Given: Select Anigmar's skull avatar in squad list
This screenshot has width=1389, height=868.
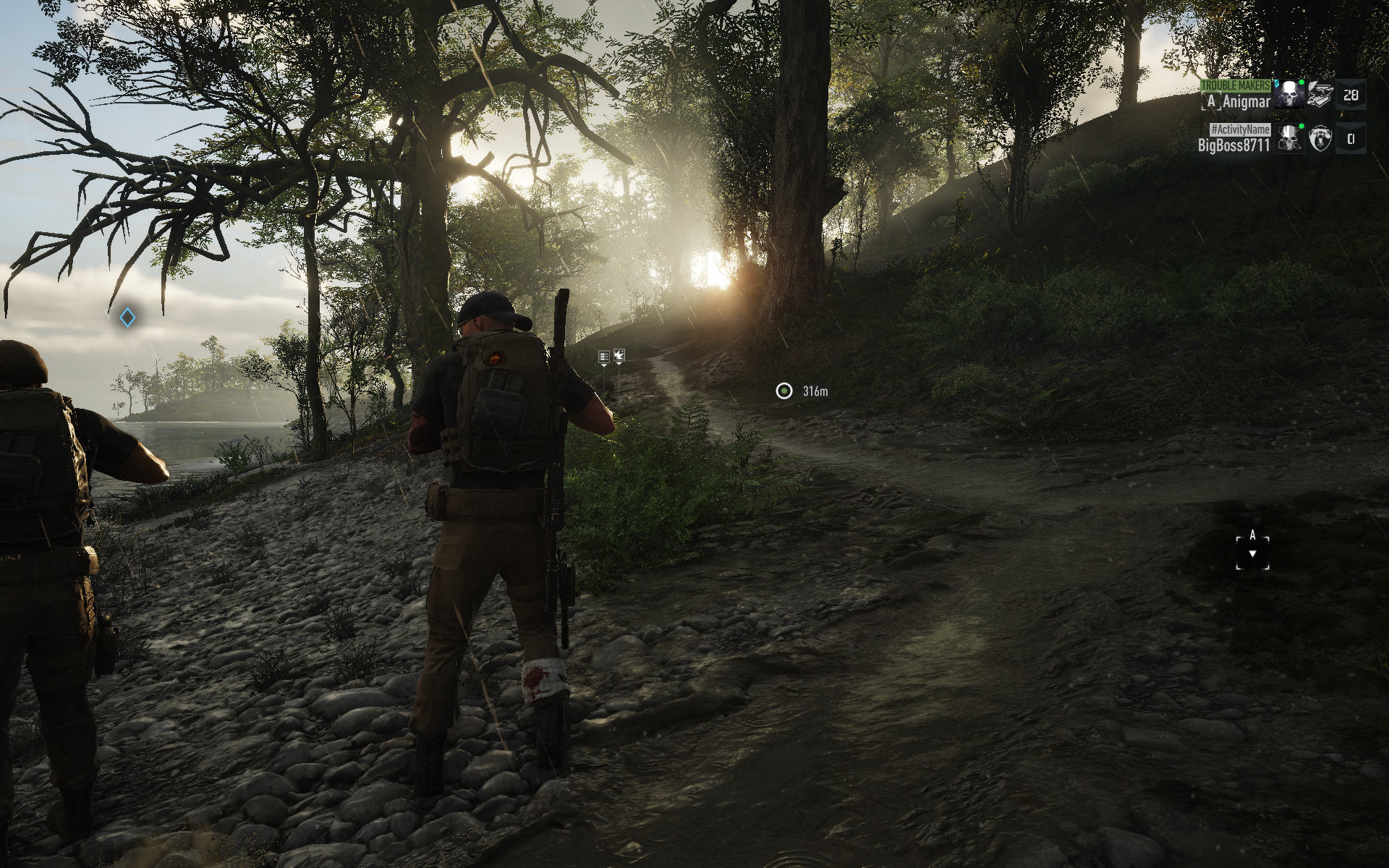Looking at the screenshot, I should coord(1289,95).
